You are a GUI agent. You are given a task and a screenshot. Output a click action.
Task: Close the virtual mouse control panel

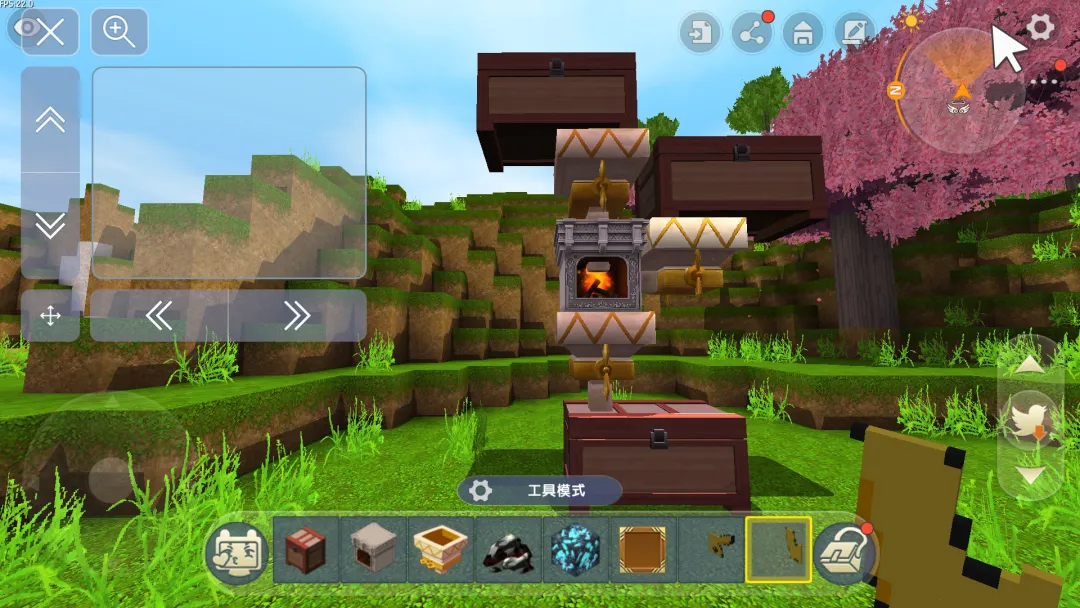pyautogui.click(x=50, y=32)
